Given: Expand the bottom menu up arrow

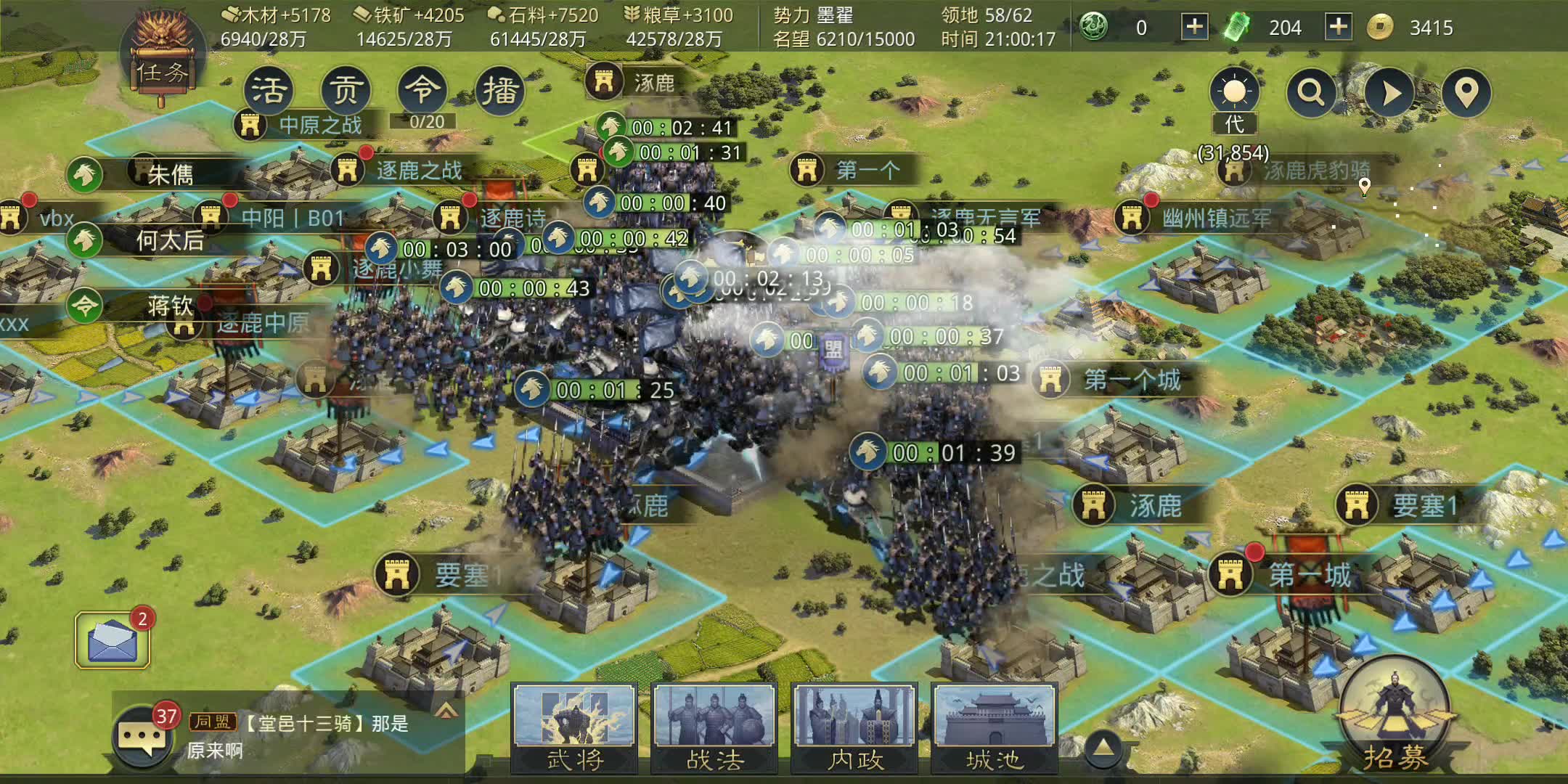Looking at the screenshot, I should [x=1103, y=748].
